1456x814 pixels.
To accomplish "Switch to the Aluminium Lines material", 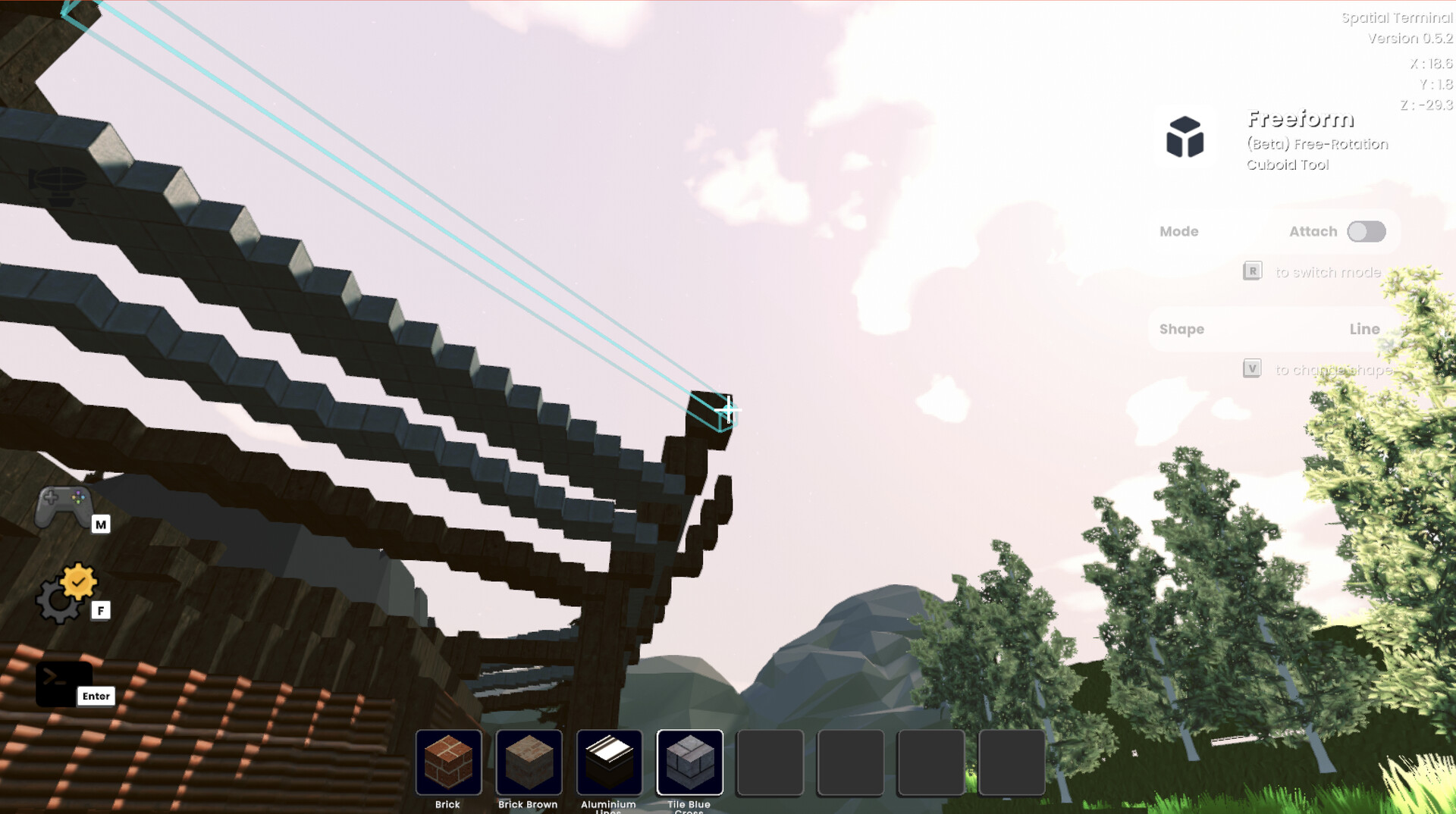I will coord(610,762).
